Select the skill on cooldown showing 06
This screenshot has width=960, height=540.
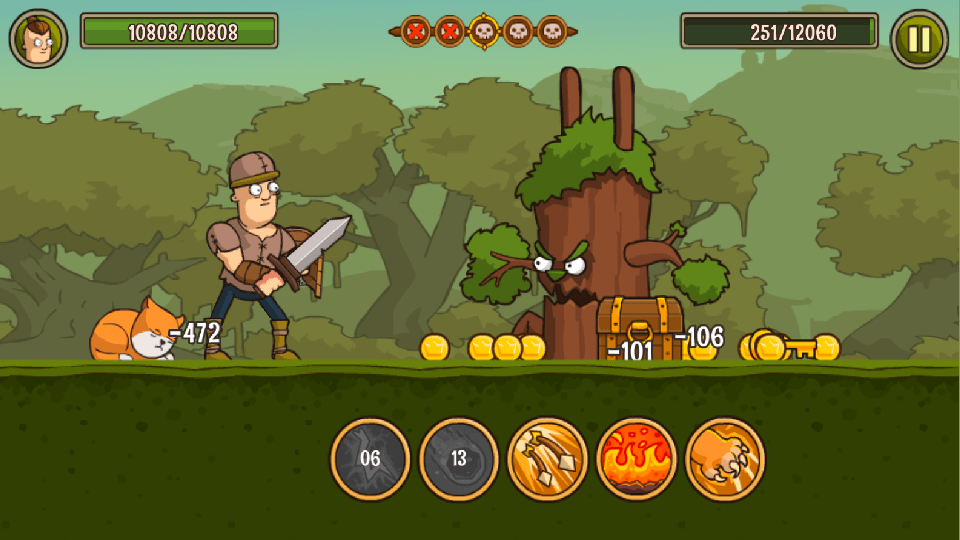tap(370, 459)
